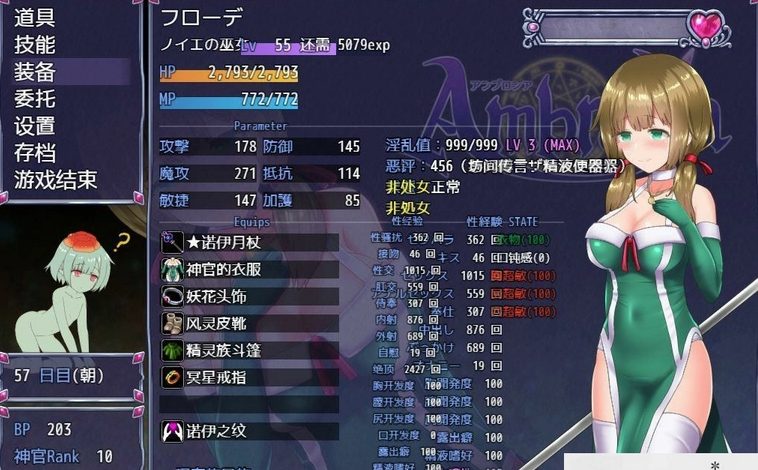Open the 委托 quests menu

(35, 99)
